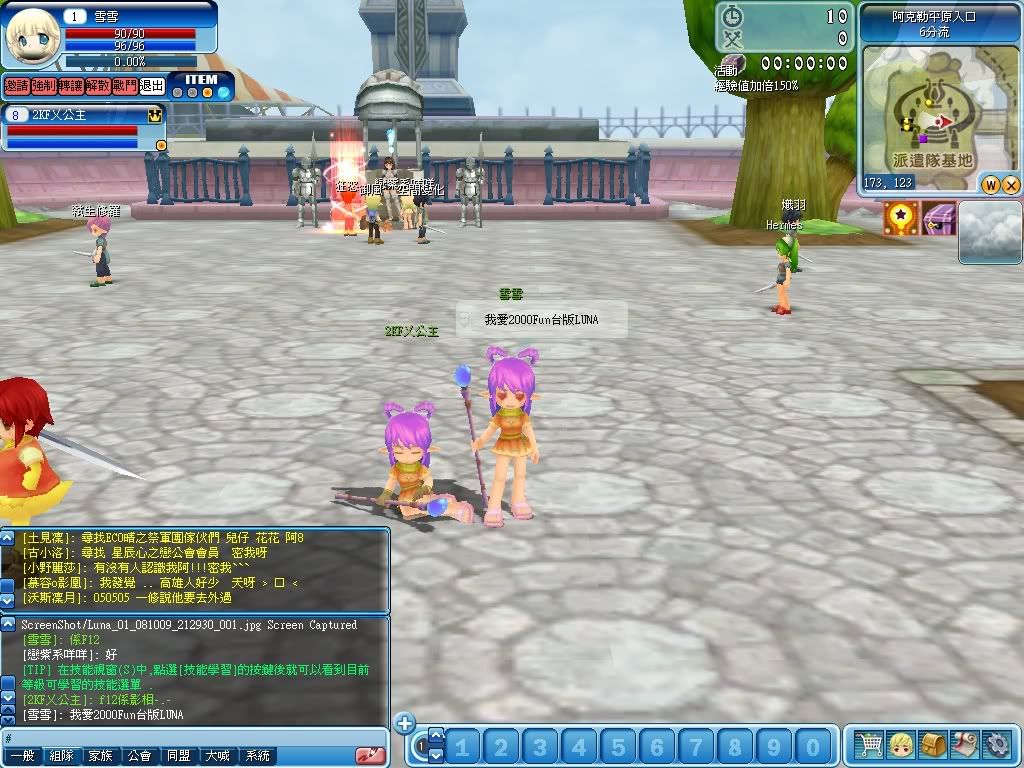Image resolution: width=1024 pixels, height=768 pixels.
Task: Click the 戰鬥 party button
Action: [124, 87]
